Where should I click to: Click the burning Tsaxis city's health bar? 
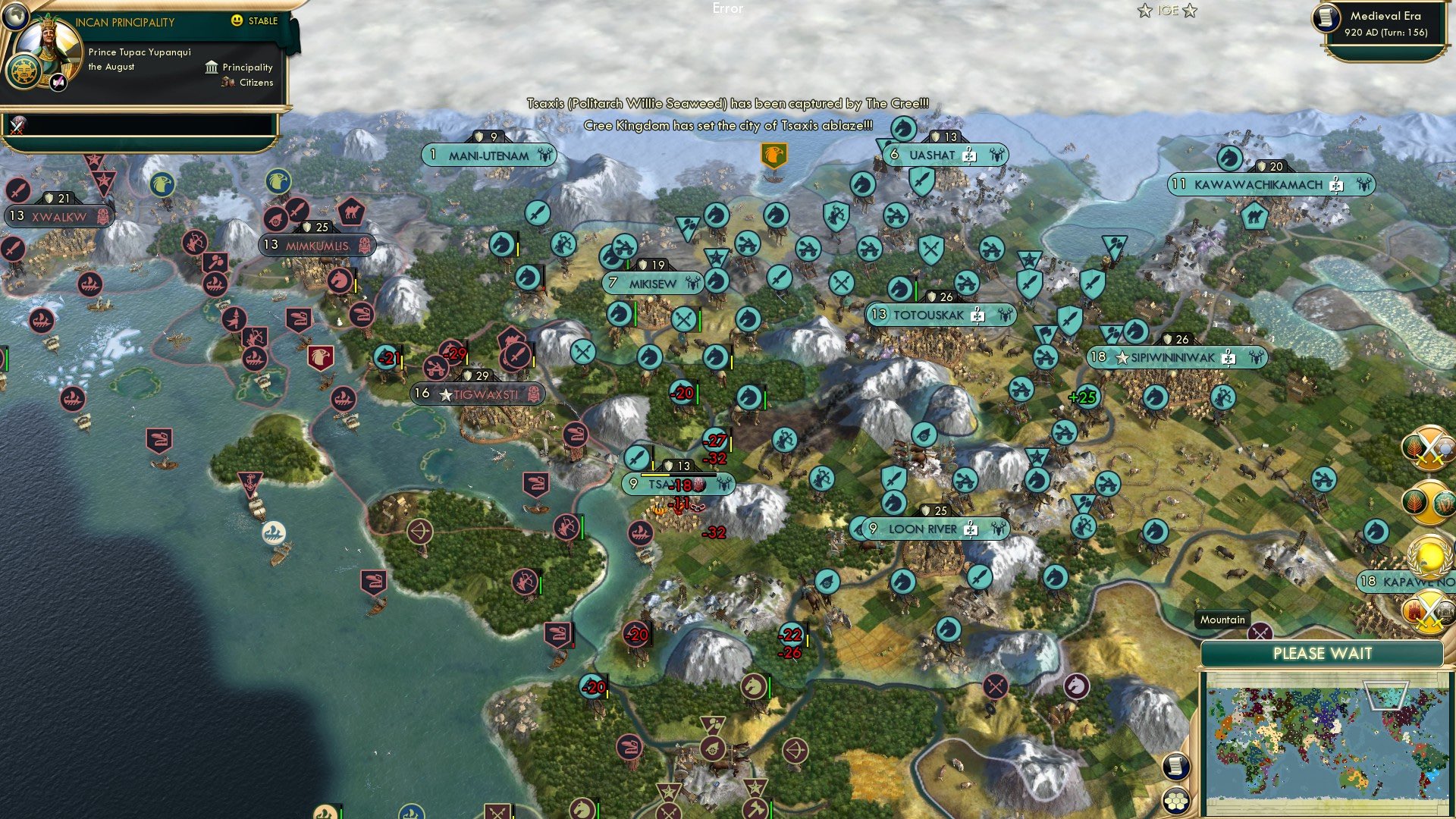(679, 476)
